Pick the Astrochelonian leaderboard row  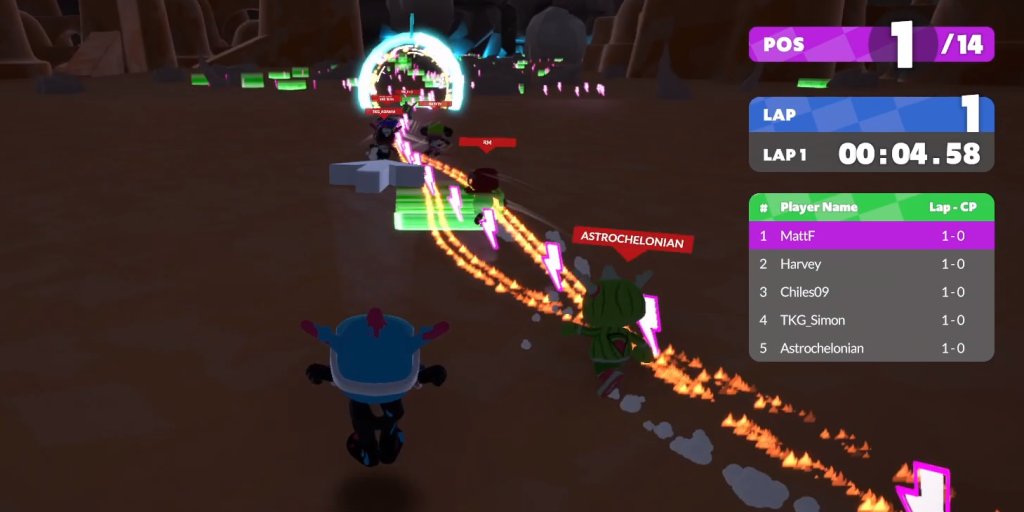[870, 348]
